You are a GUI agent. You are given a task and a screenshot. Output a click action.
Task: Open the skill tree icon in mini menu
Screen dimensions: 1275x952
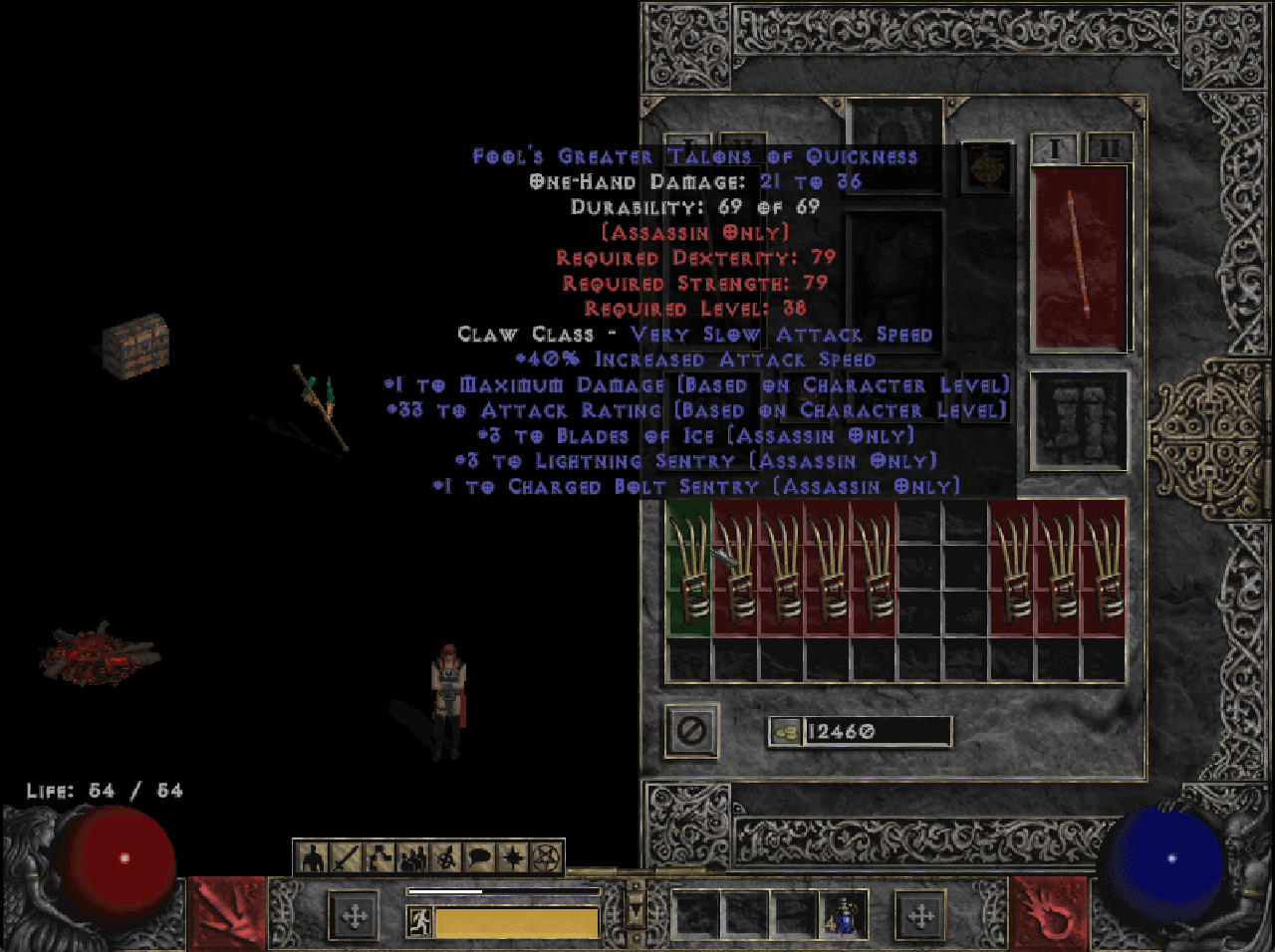pos(380,857)
